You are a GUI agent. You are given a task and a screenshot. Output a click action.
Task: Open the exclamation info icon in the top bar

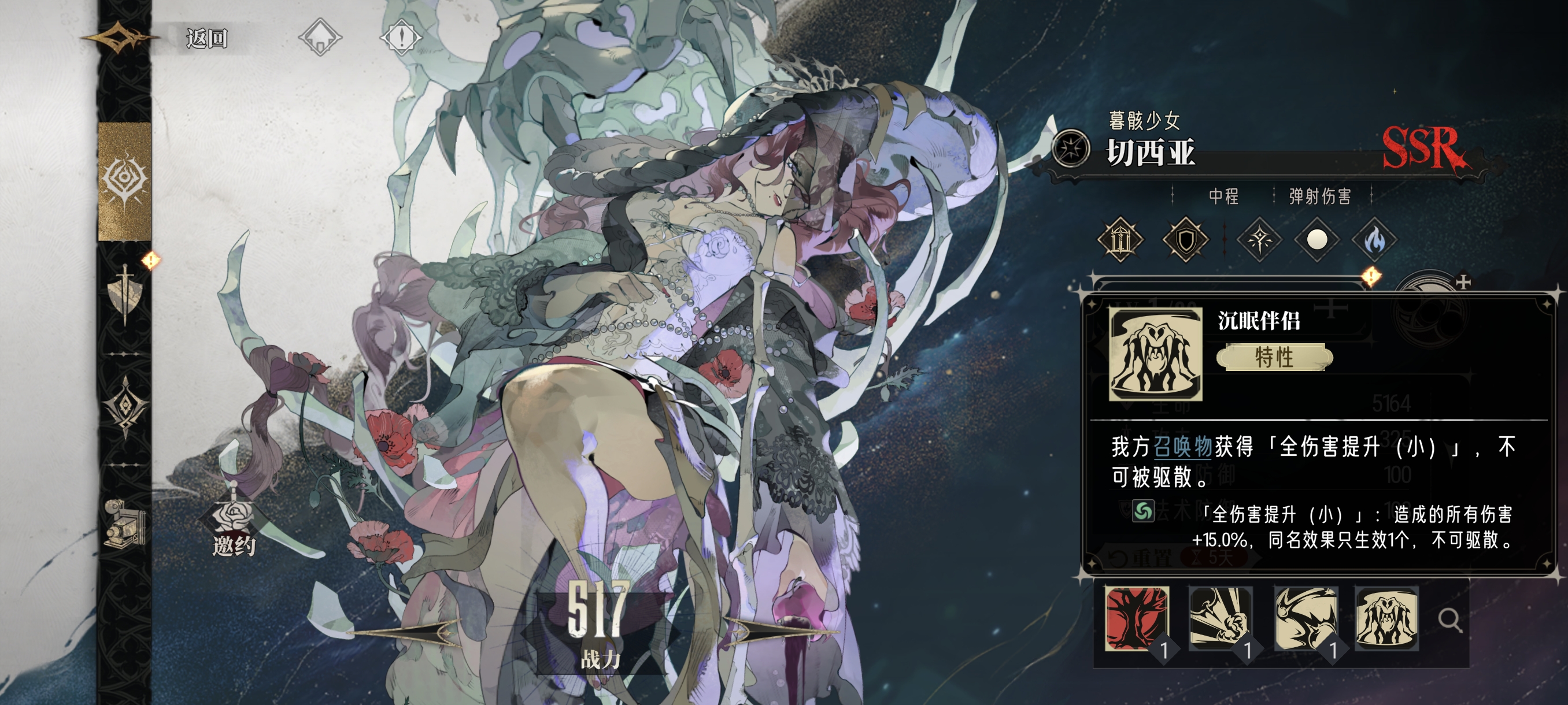[401, 38]
